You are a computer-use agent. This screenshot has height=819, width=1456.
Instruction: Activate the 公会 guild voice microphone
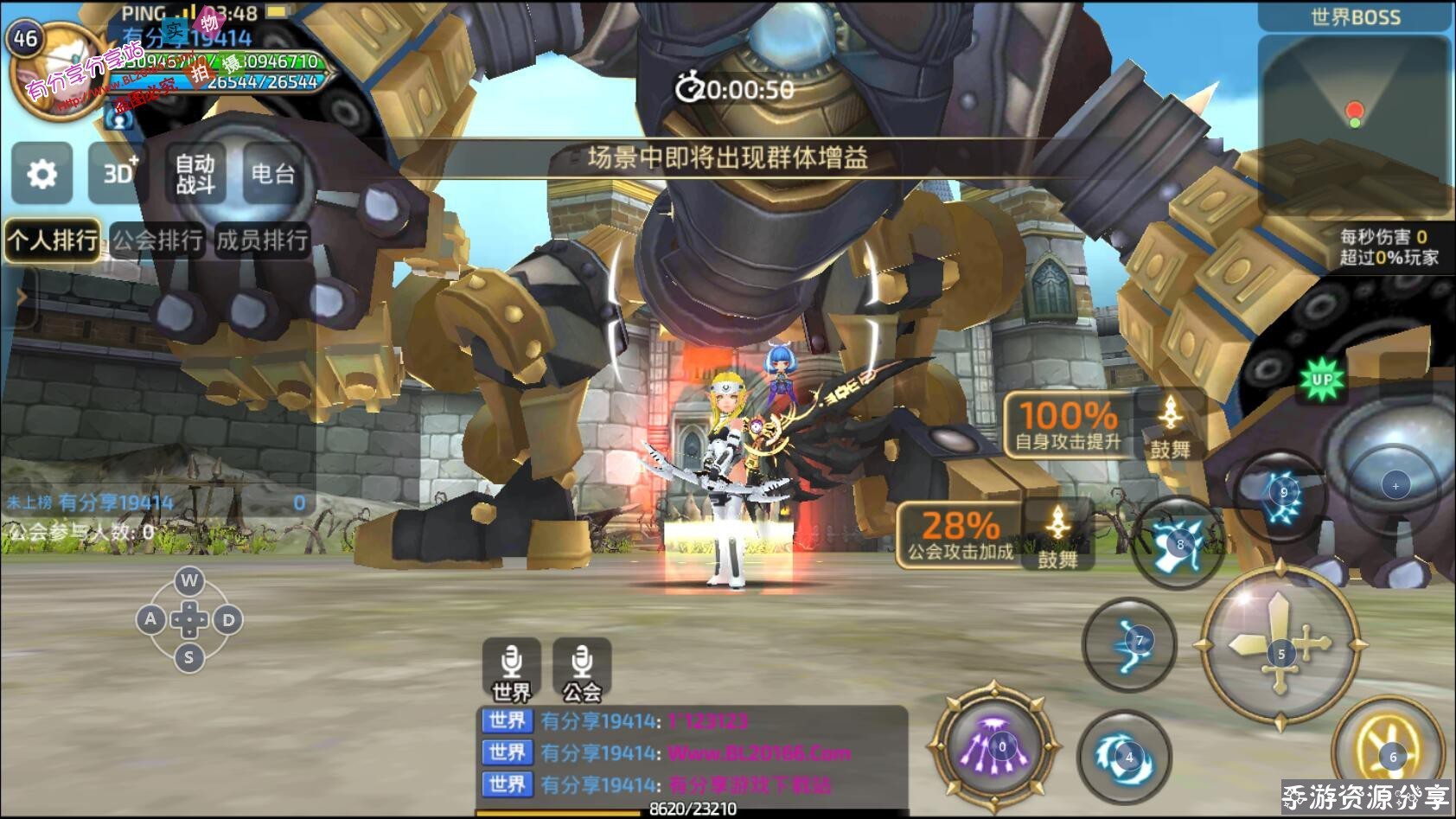[582, 669]
